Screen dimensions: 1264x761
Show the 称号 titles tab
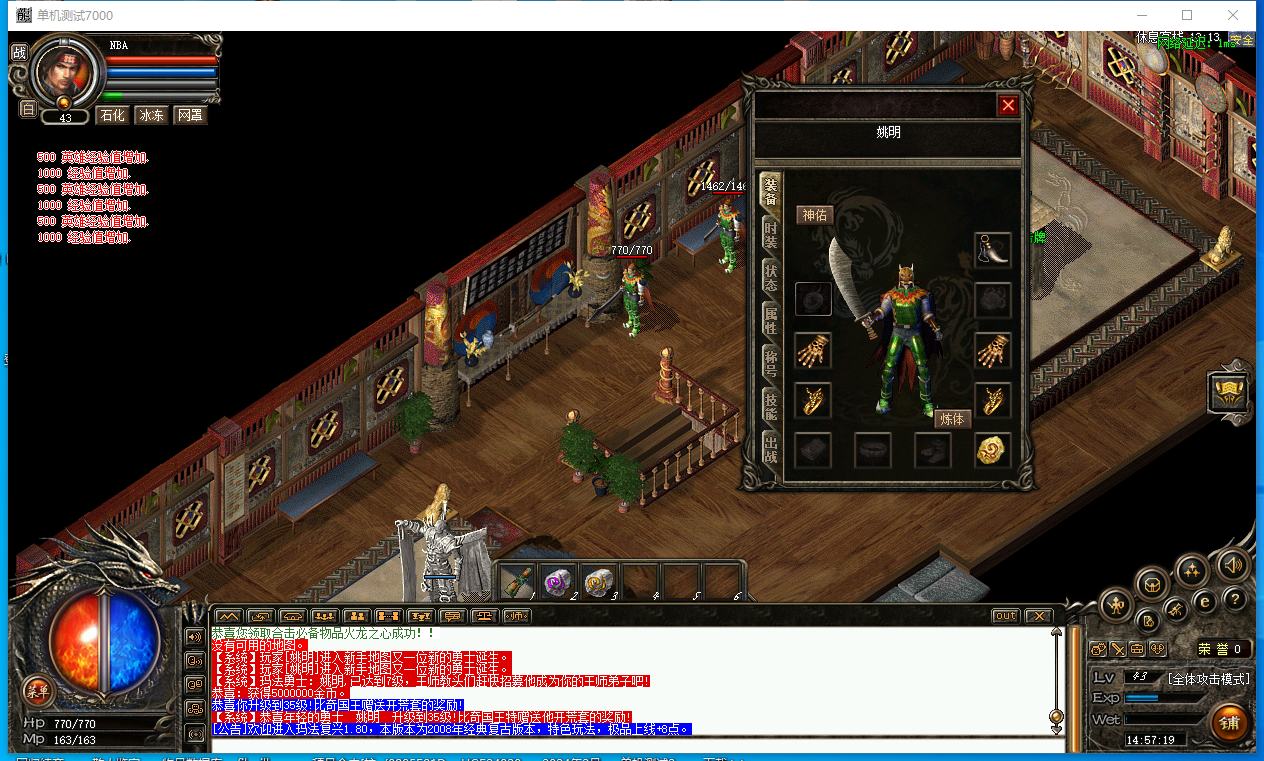click(770, 360)
